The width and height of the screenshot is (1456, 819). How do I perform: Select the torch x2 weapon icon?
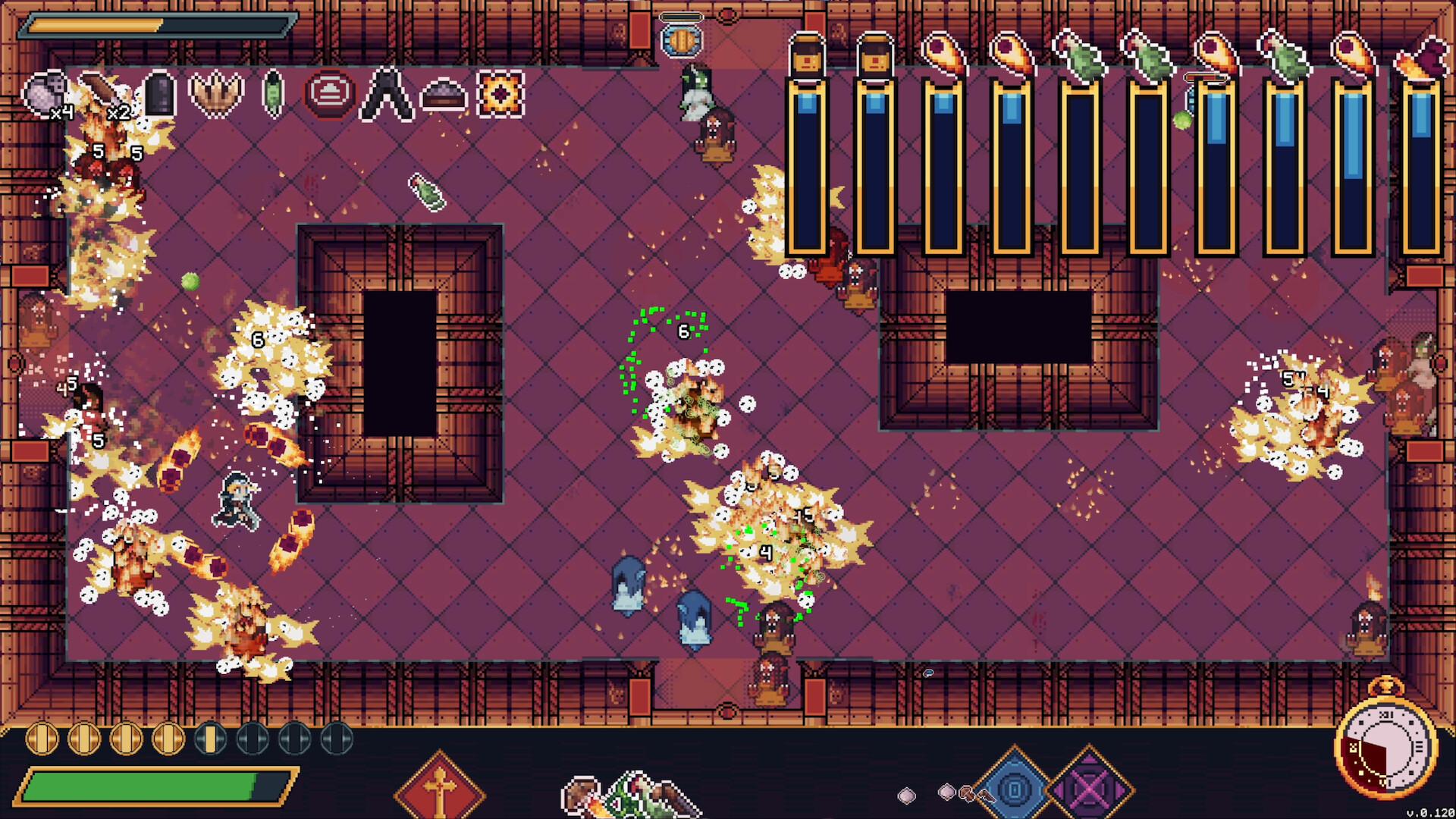102,92
